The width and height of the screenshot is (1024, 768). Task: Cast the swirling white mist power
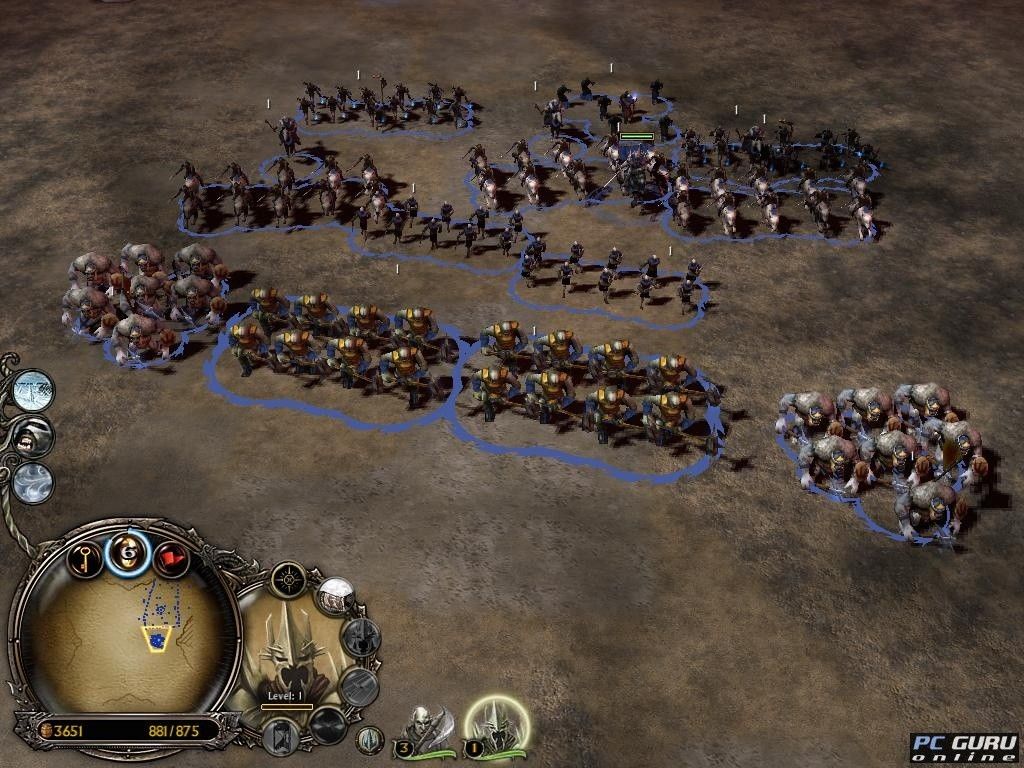coord(33,482)
